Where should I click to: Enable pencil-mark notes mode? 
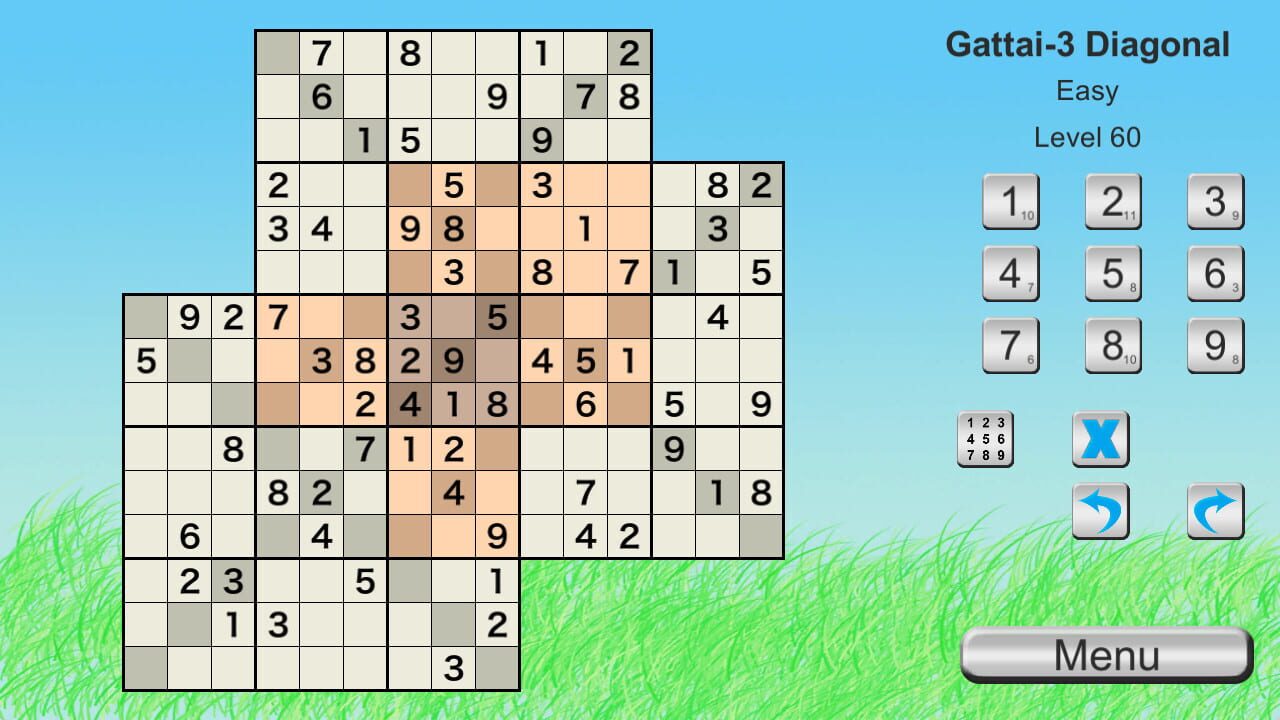point(985,438)
